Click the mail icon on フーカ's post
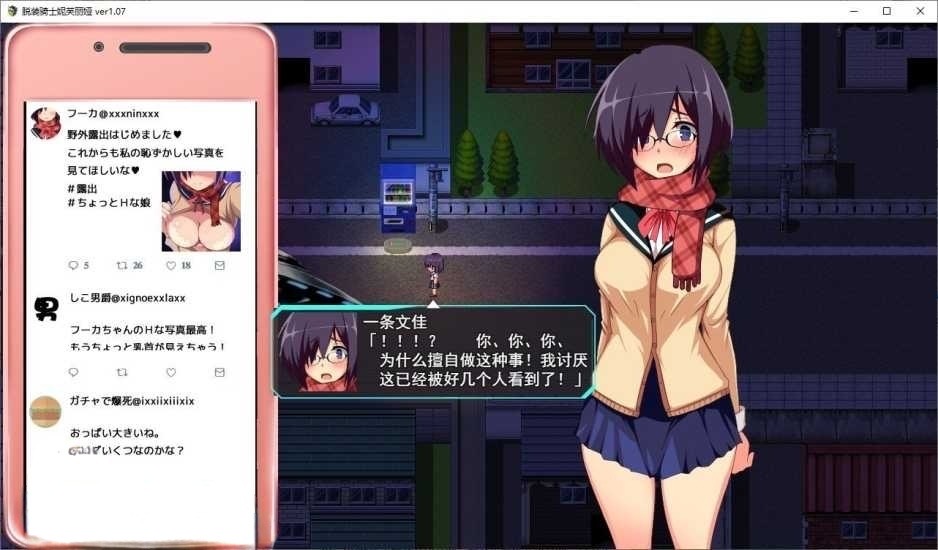The image size is (938, 550). [x=220, y=265]
